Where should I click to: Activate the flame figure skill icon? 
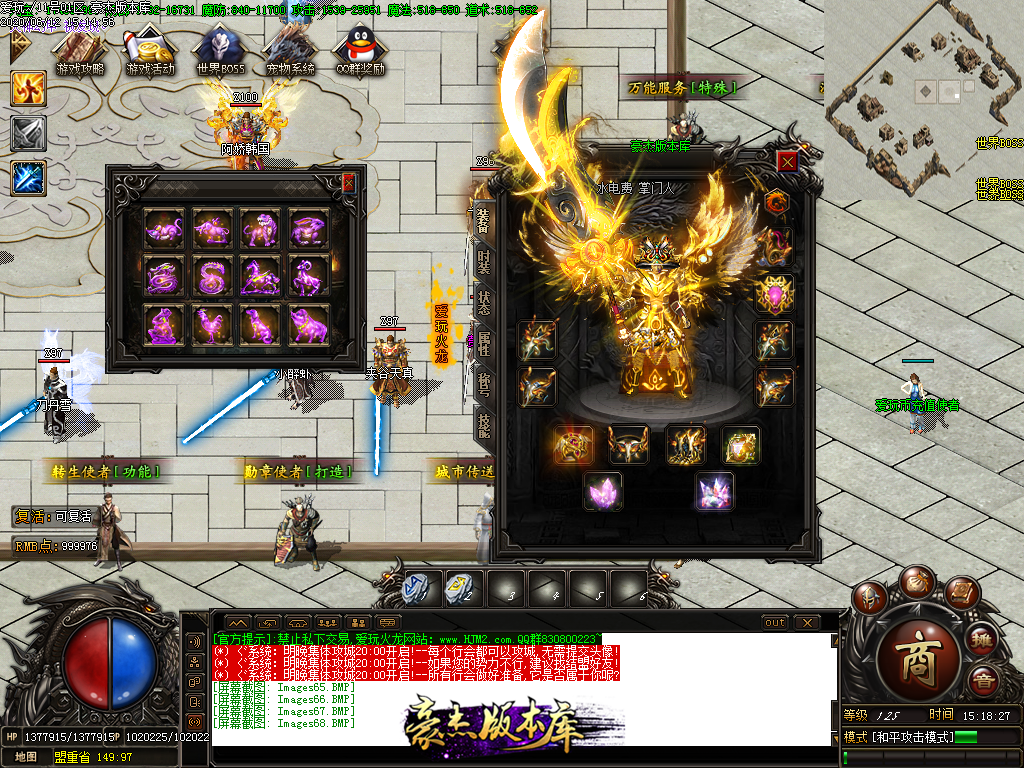28,88
